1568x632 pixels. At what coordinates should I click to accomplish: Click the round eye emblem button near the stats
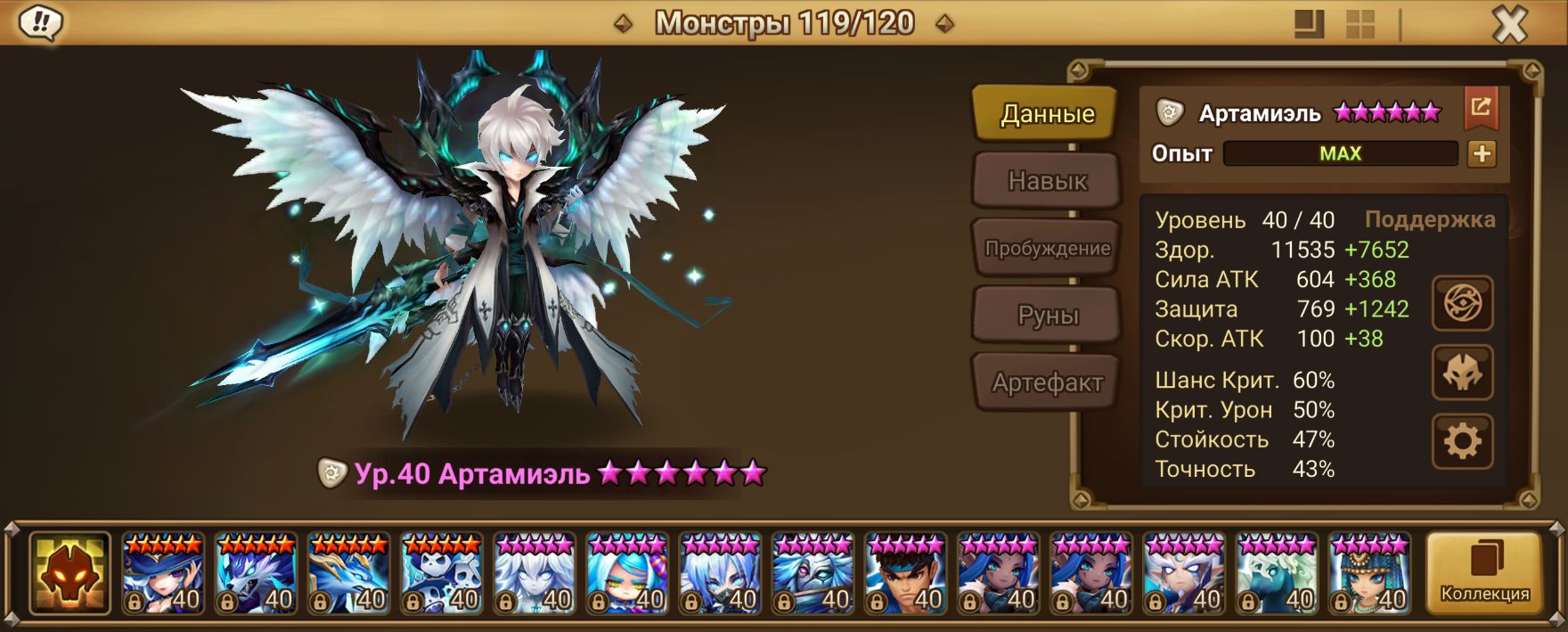1462,304
